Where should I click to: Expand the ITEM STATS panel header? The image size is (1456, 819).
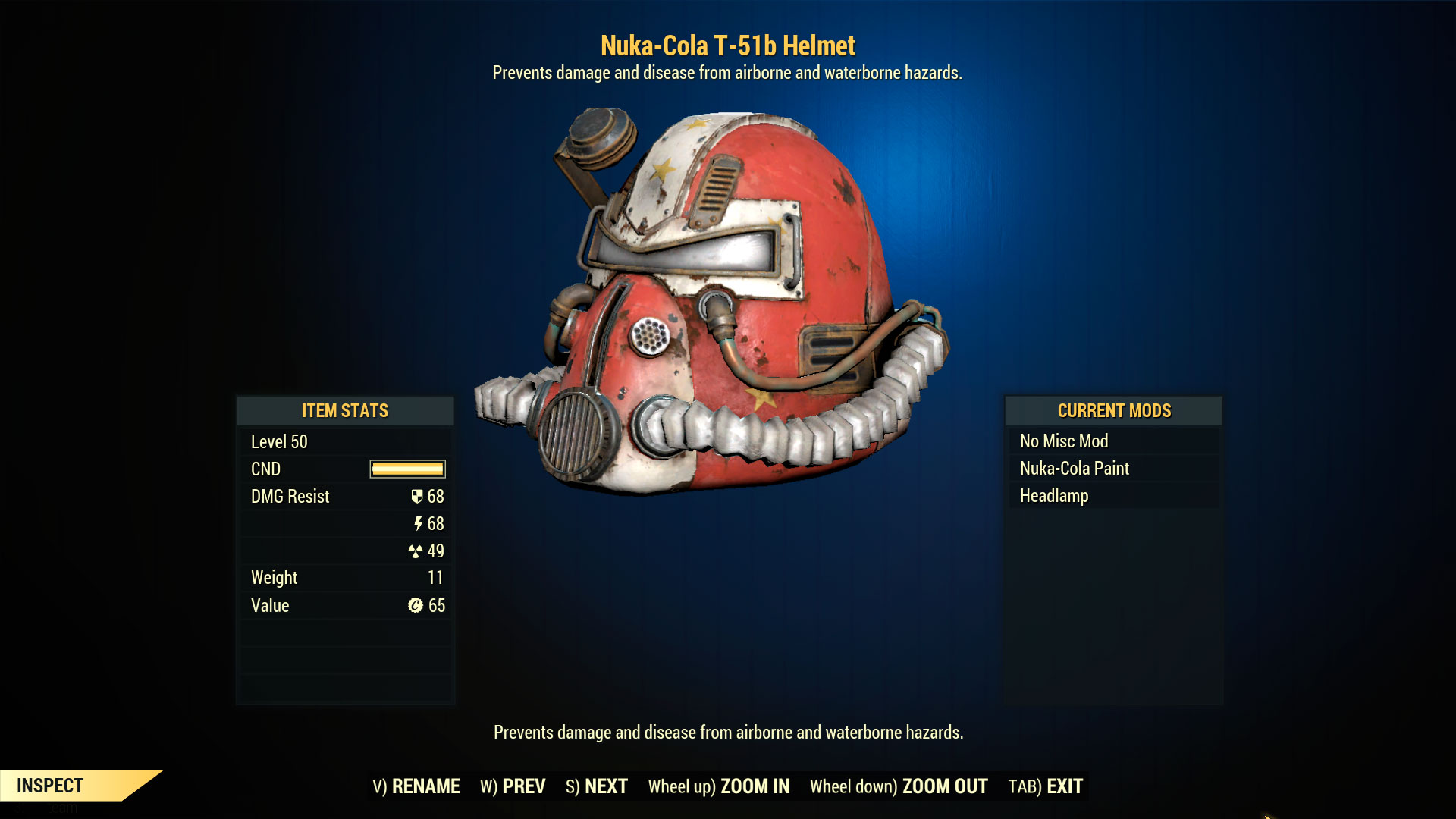tap(345, 410)
